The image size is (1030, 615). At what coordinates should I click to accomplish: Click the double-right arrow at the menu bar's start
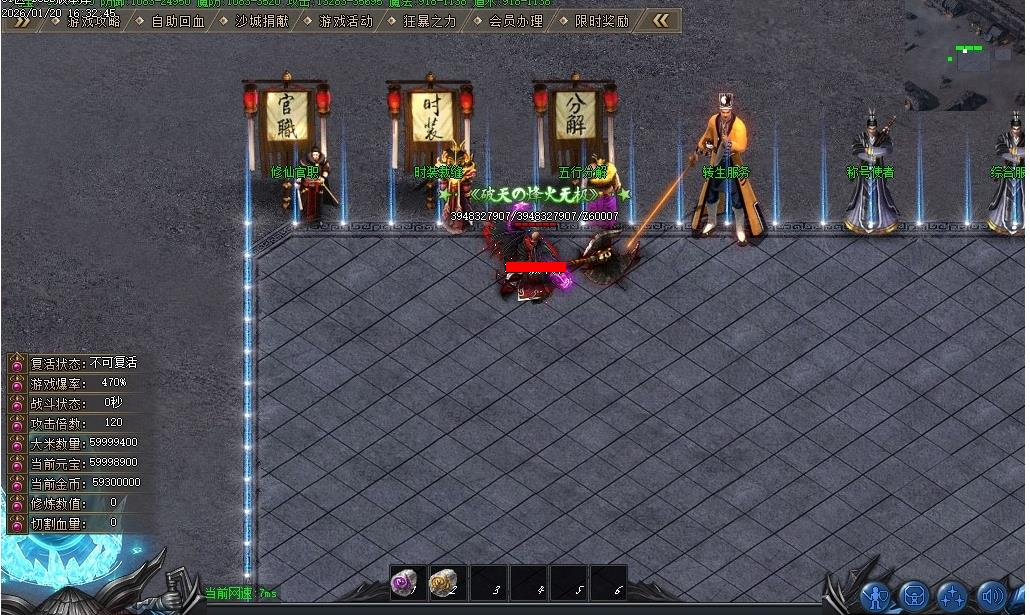(20, 21)
